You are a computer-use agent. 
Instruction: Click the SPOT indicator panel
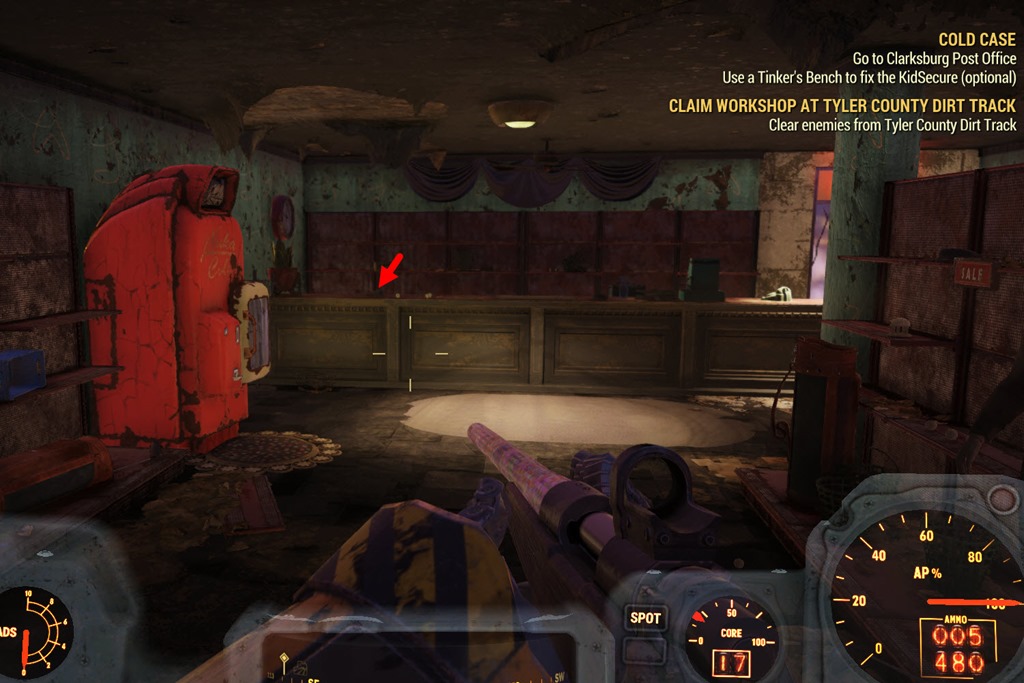(645, 618)
